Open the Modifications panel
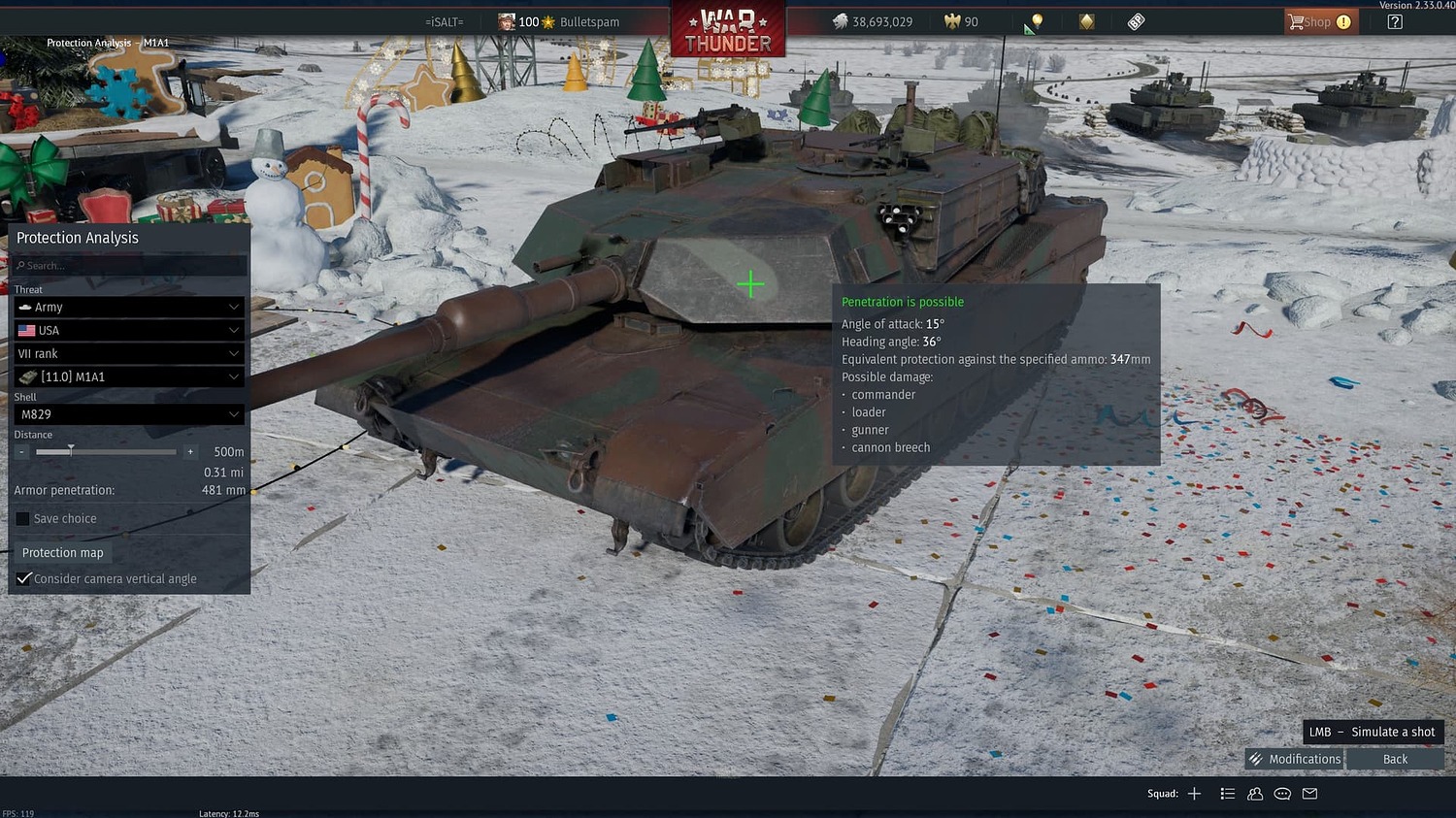The image size is (1456, 818). (1293, 758)
